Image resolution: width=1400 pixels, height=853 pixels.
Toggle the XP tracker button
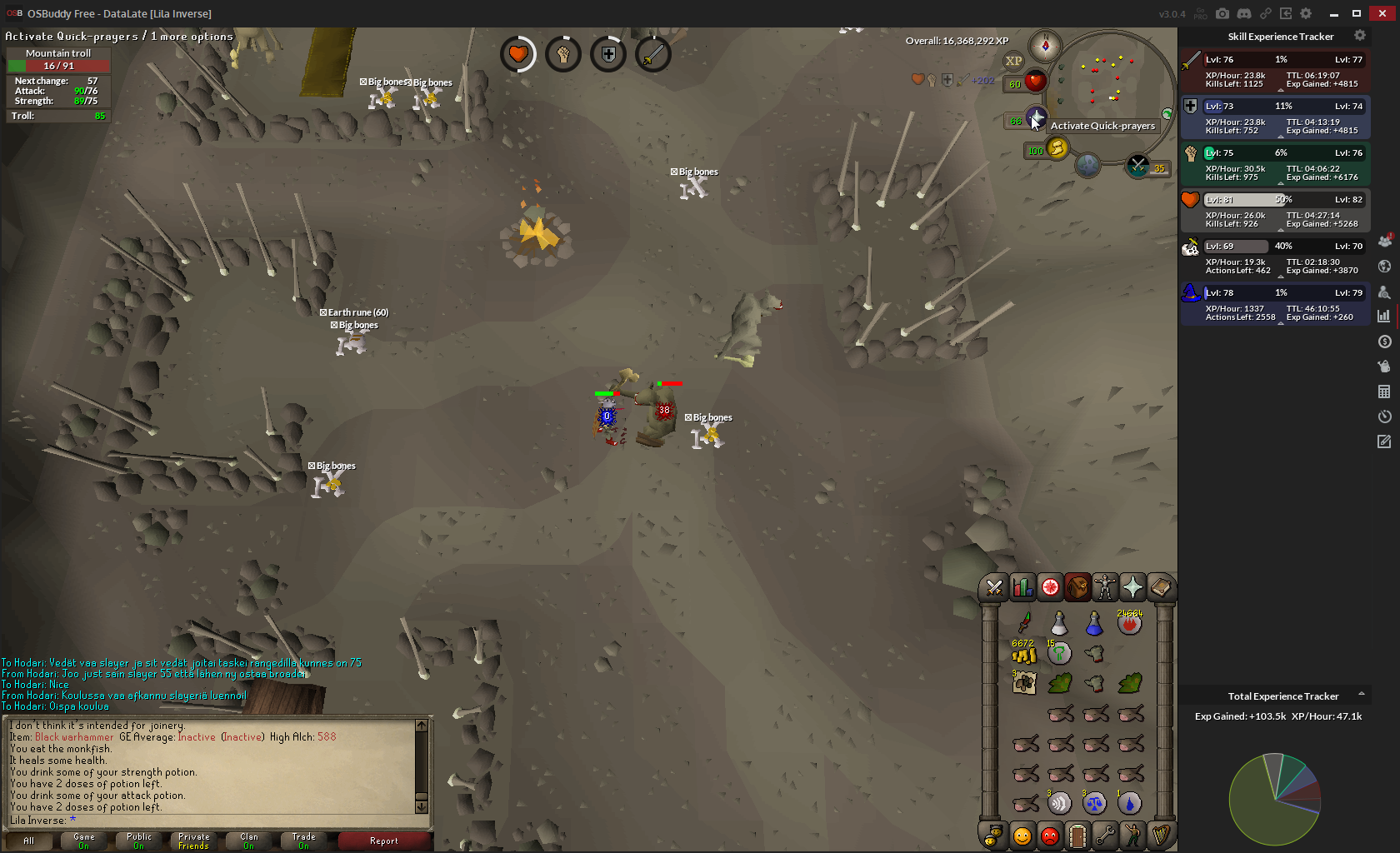(x=1013, y=61)
